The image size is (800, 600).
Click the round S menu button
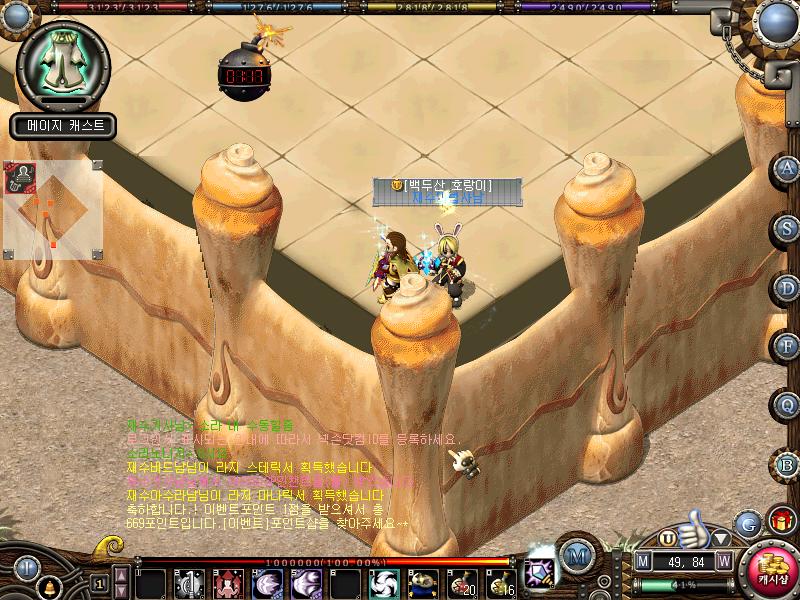coord(788,227)
